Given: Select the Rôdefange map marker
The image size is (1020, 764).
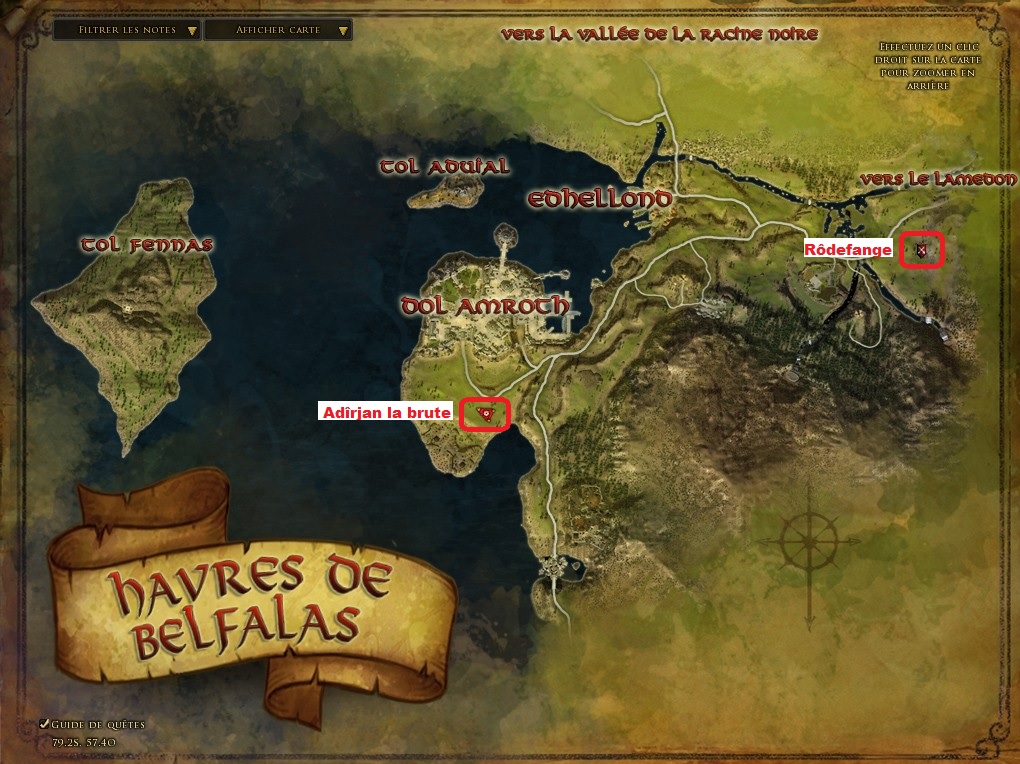Looking at the screenshot, I should pyautogui.click(x=921, y=250).
